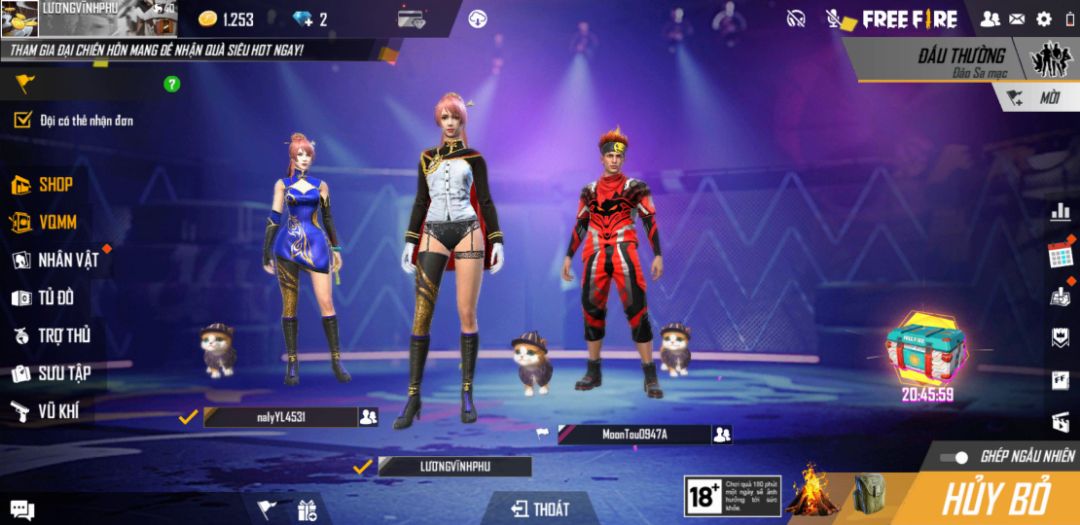1080x525 pixels.
Task: Click the green question mark help icon
Action: point(172,84)
